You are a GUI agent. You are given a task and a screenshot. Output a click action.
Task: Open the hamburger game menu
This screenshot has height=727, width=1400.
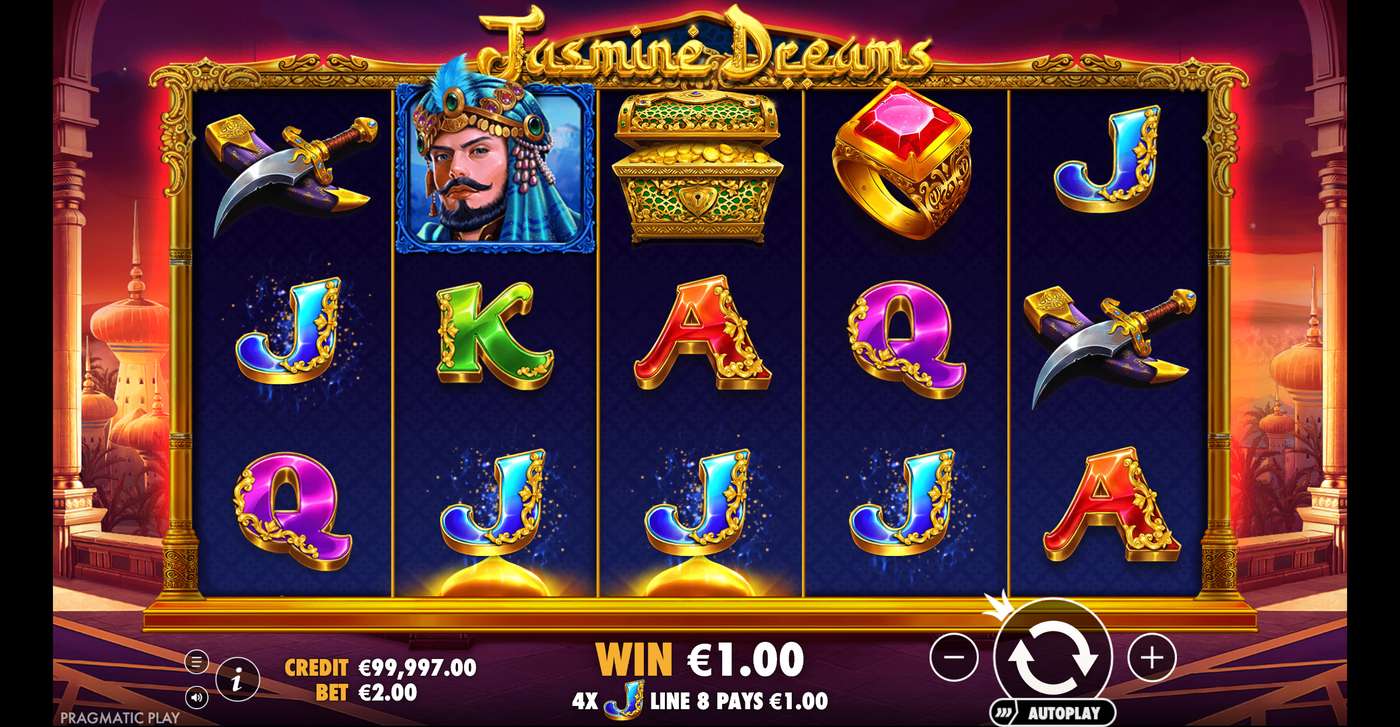coord(198,660)
